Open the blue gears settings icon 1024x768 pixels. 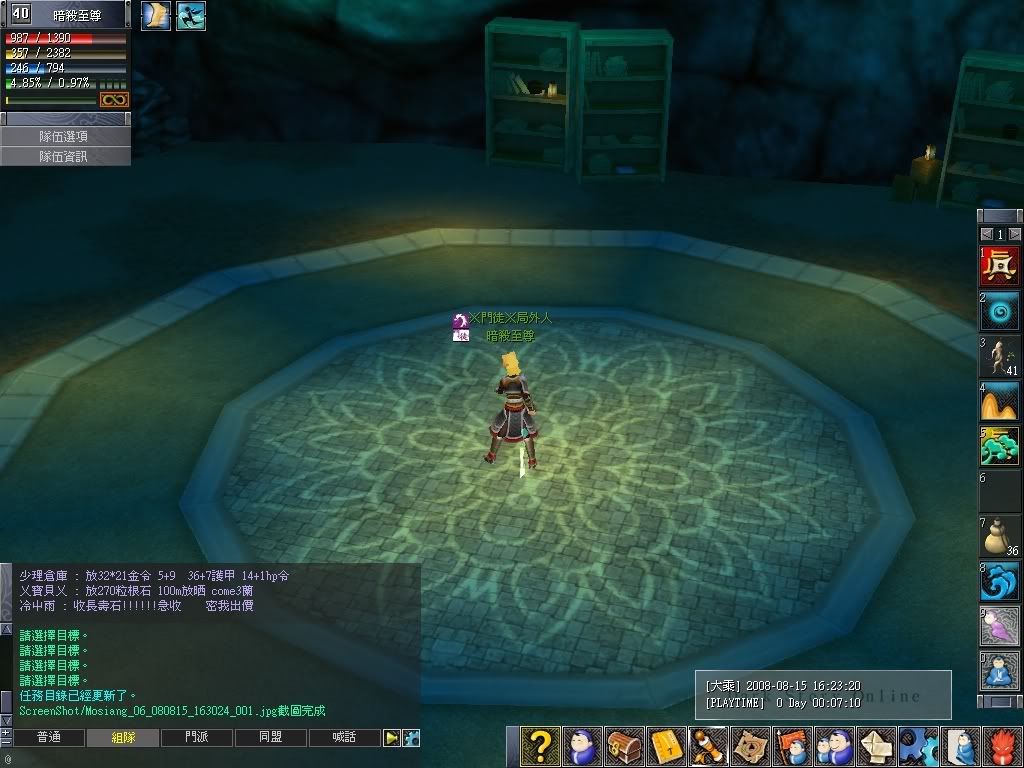tap(917, 746)
